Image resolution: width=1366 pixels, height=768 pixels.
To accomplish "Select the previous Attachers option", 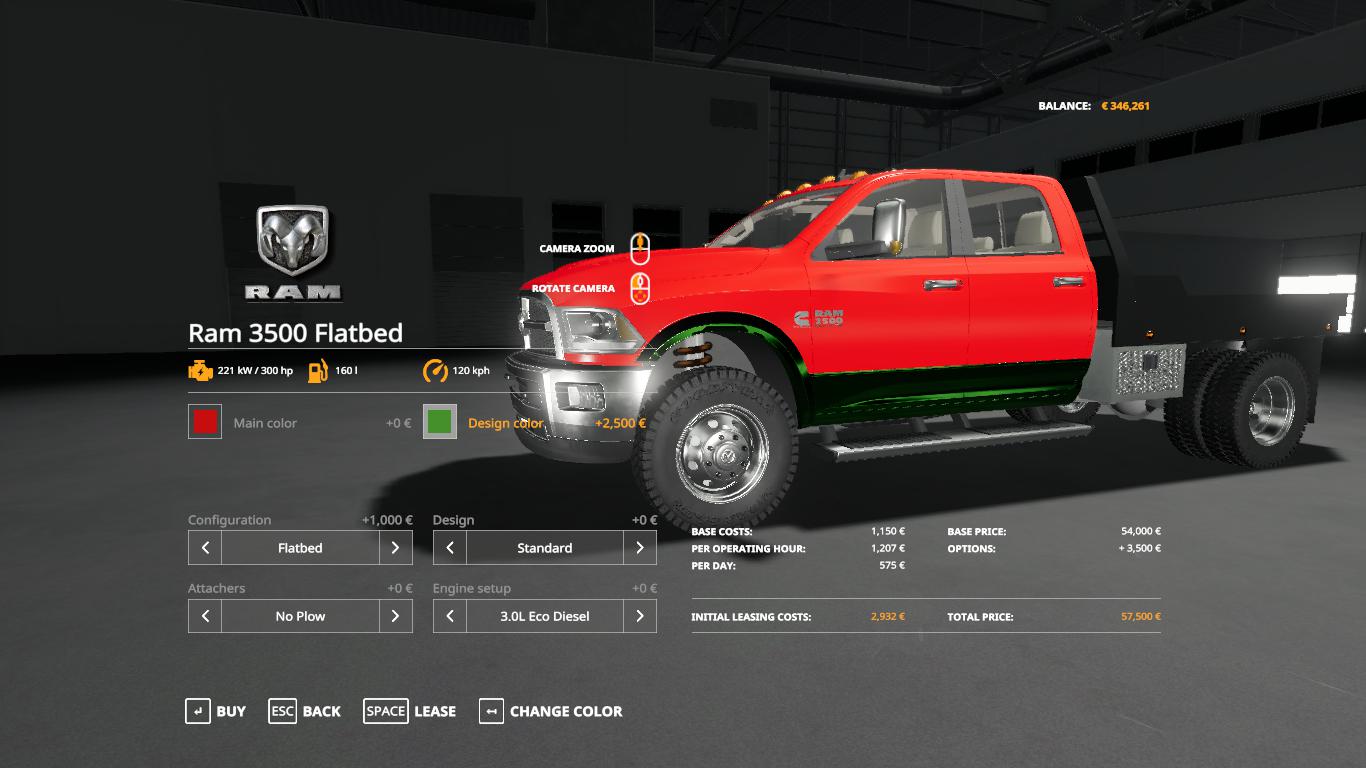I will tap(205, 616).
